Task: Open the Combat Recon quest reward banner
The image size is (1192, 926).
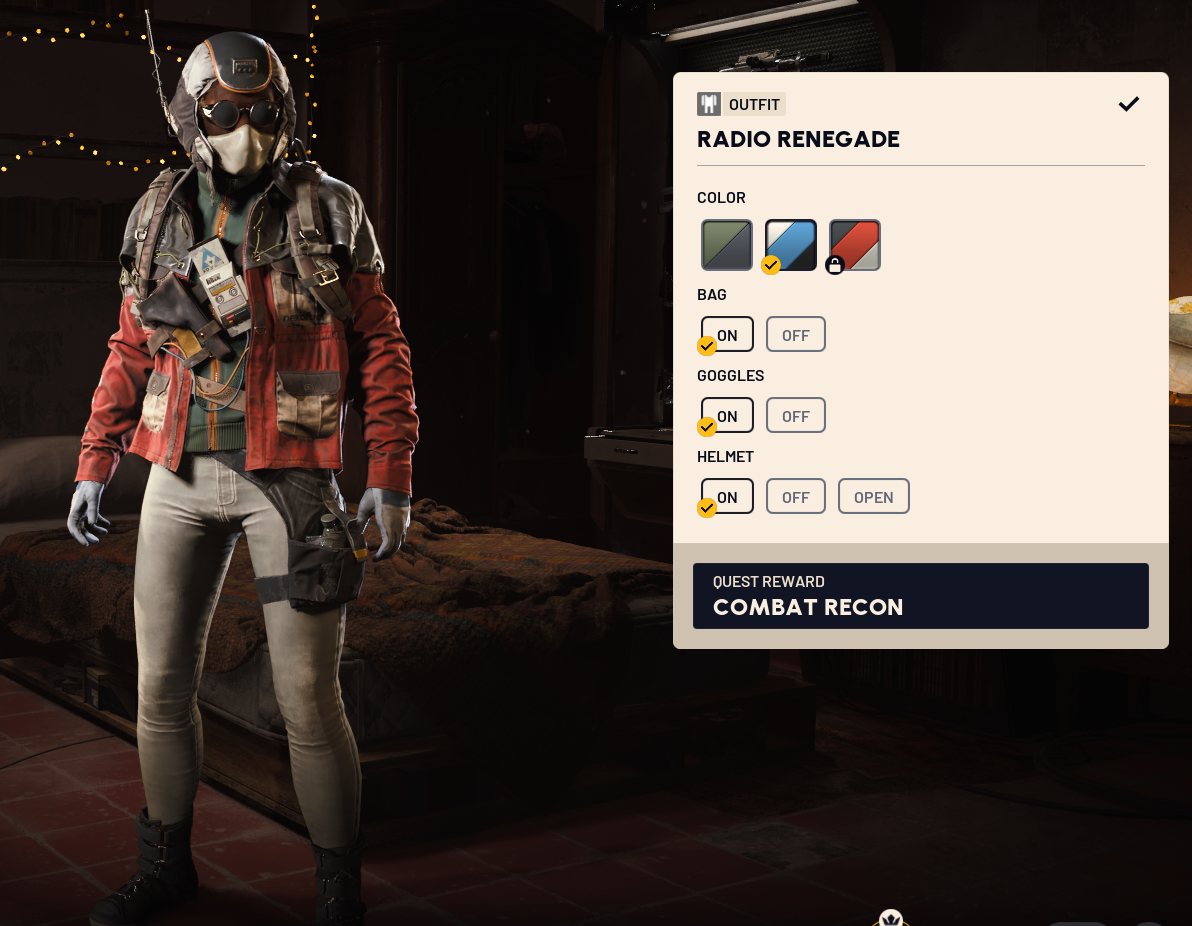Action: (x=920, y=596)
